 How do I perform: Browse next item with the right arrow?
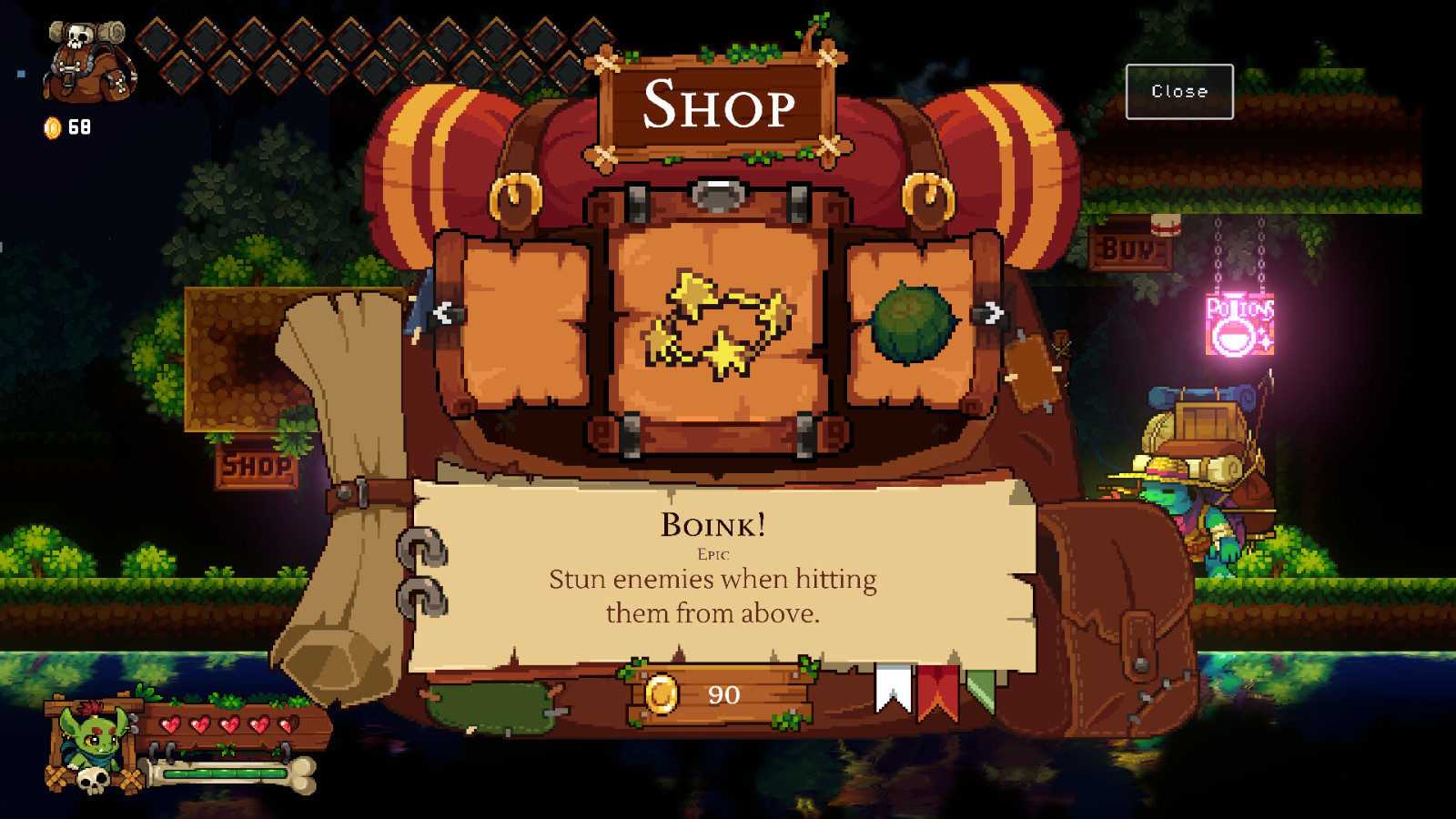995,312
